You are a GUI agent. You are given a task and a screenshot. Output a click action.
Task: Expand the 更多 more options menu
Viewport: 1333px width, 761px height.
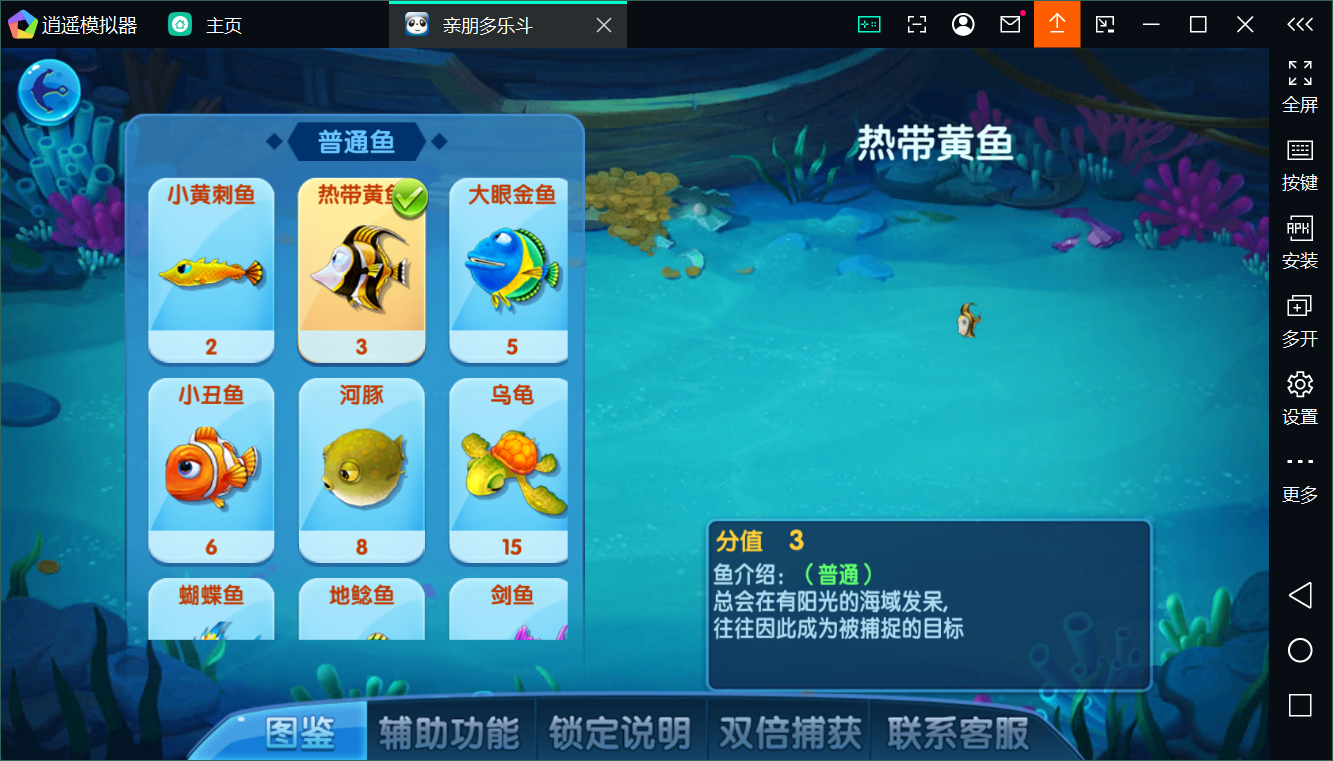point(1300,473)
